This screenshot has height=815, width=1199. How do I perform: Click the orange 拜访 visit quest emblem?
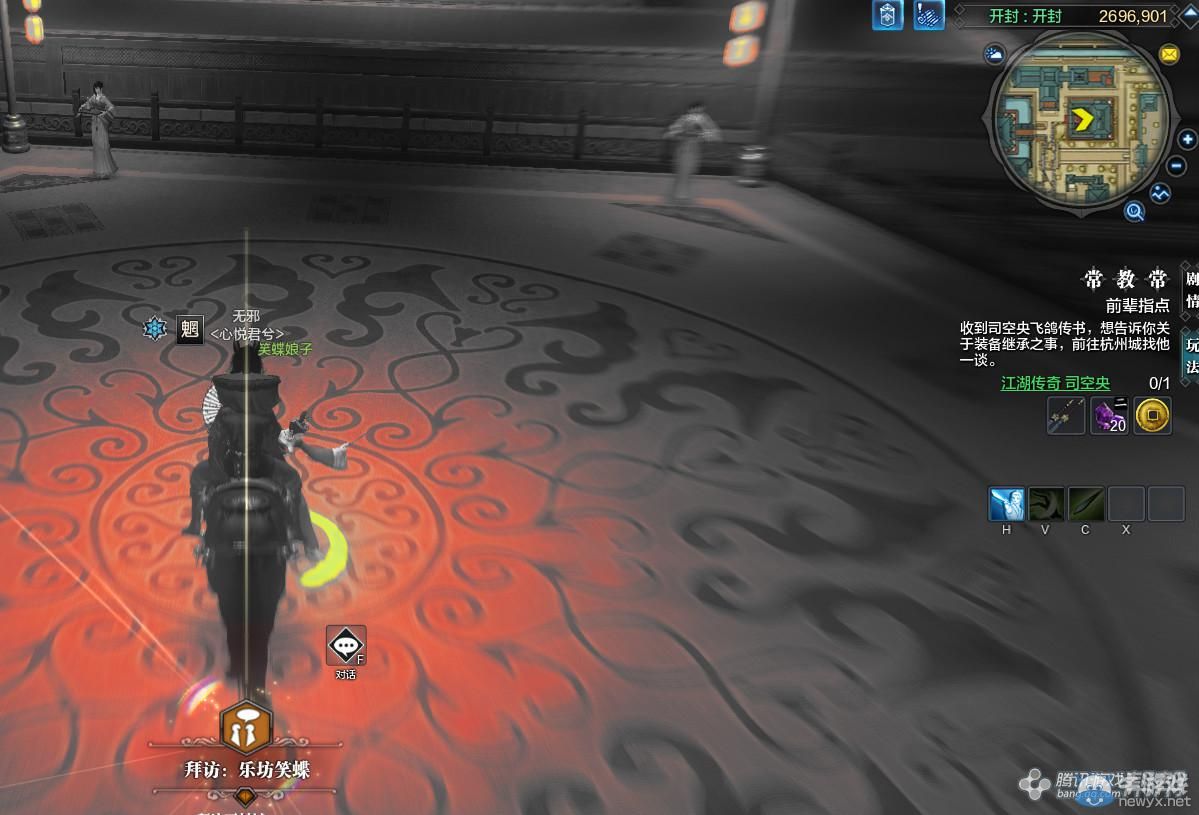pyautogui.click(x=245, y=728)
